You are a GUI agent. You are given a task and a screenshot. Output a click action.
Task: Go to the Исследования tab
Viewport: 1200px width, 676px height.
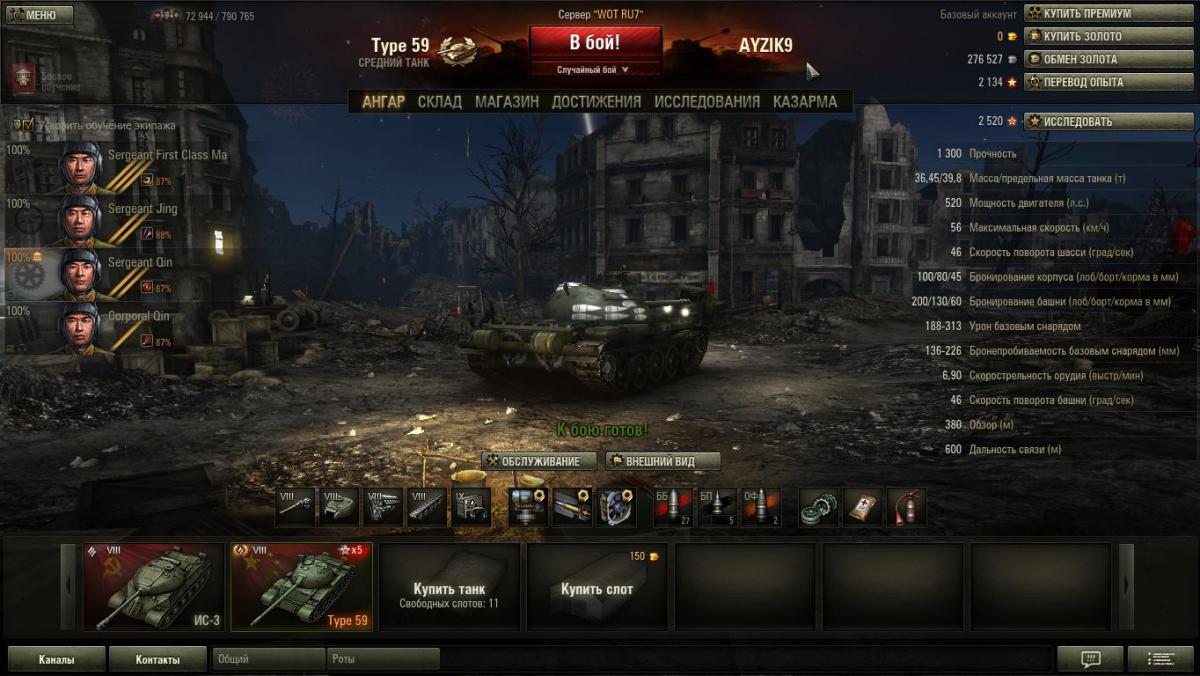coord(707,101)
